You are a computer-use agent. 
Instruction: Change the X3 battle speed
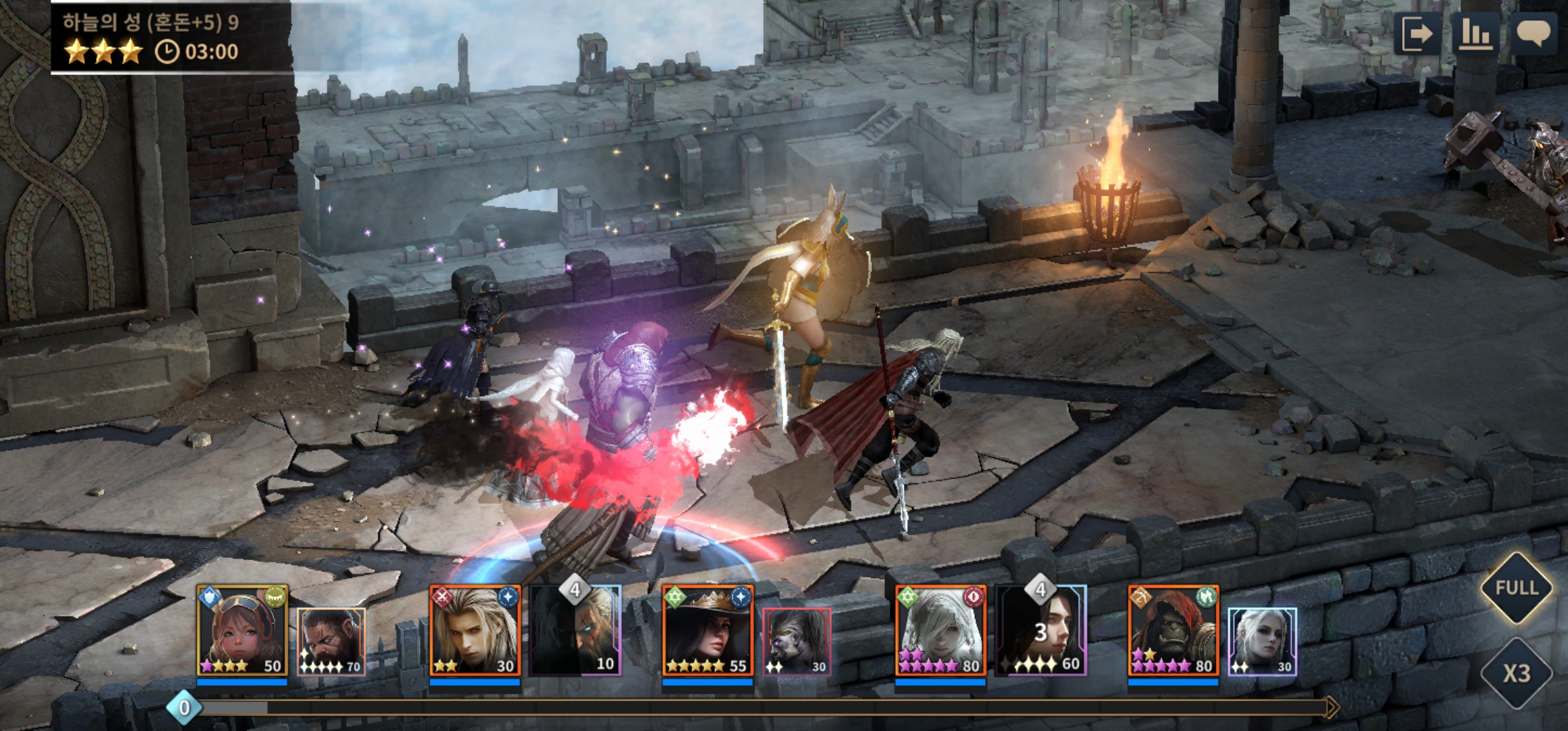1516,673
